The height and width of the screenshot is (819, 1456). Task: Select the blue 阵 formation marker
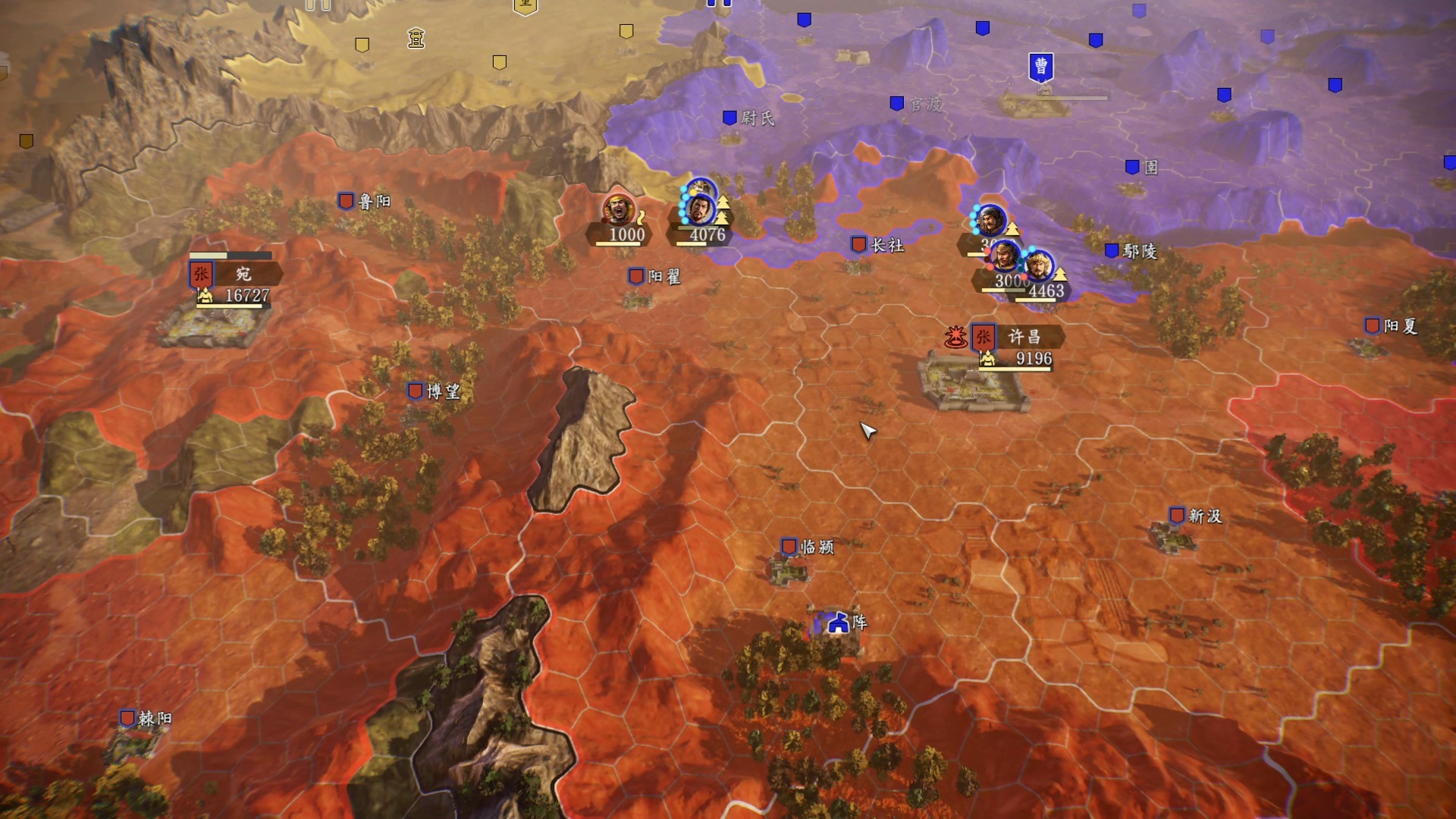click(838, 623)
